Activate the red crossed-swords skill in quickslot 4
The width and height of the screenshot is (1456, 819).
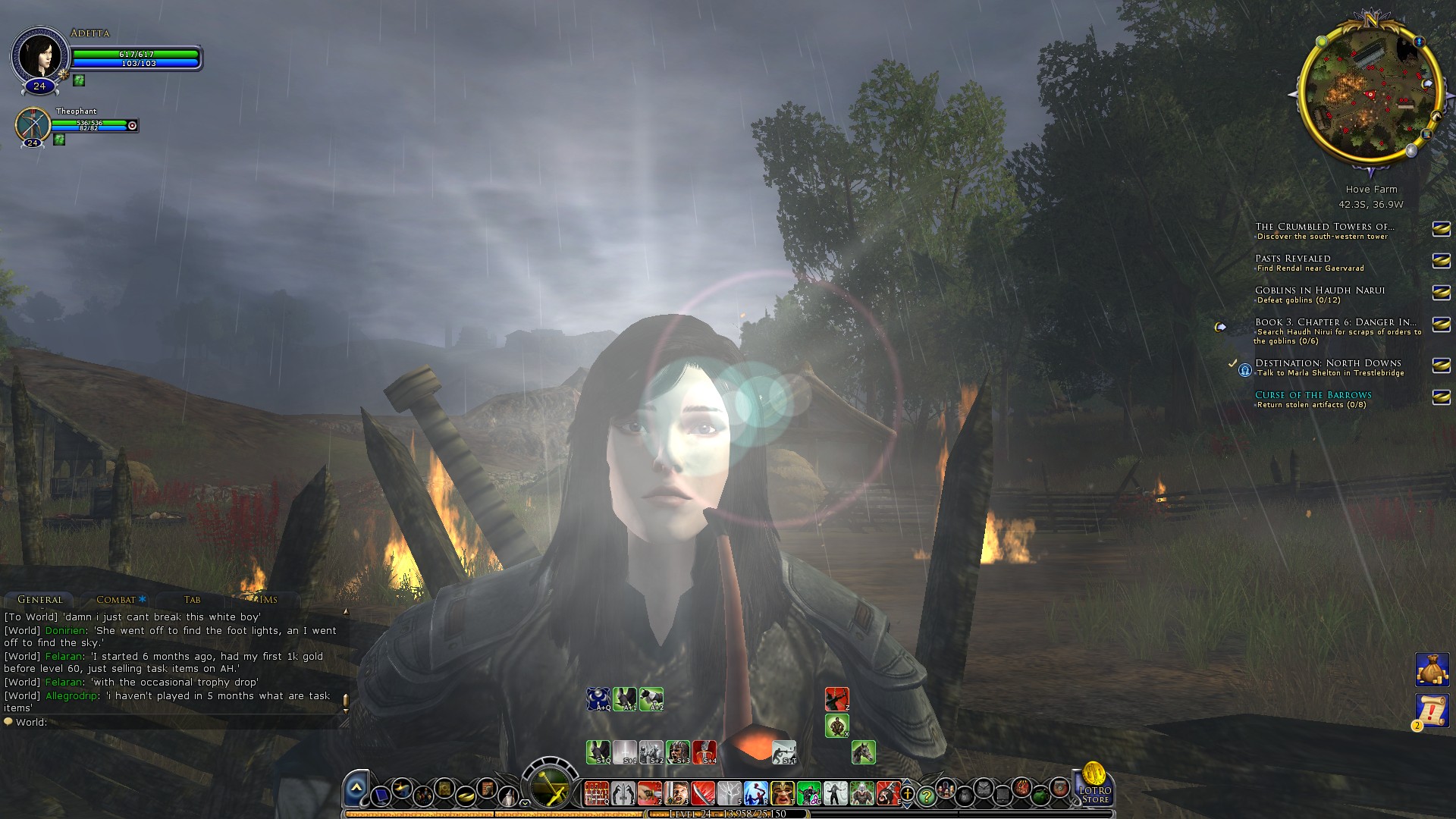coord(702,793)
